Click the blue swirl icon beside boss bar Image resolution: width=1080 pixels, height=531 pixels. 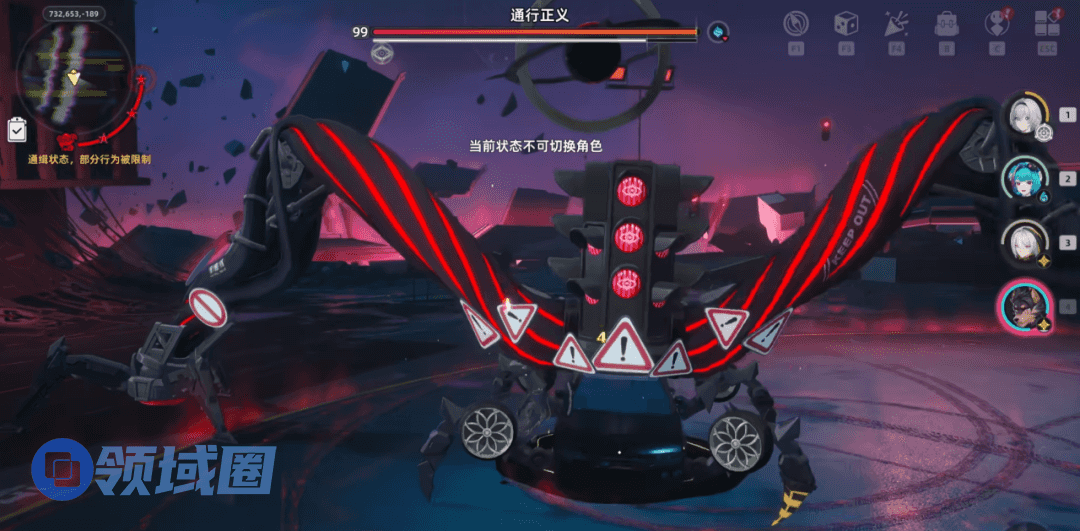point(718,32)
